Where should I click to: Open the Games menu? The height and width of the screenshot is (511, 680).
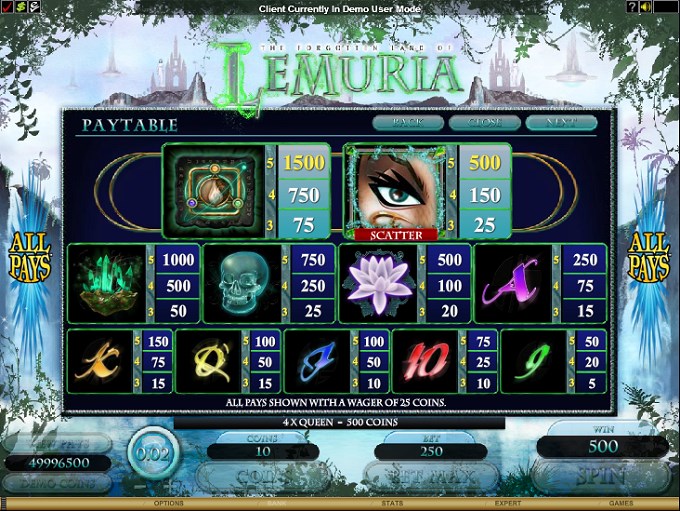click(622, 503)
